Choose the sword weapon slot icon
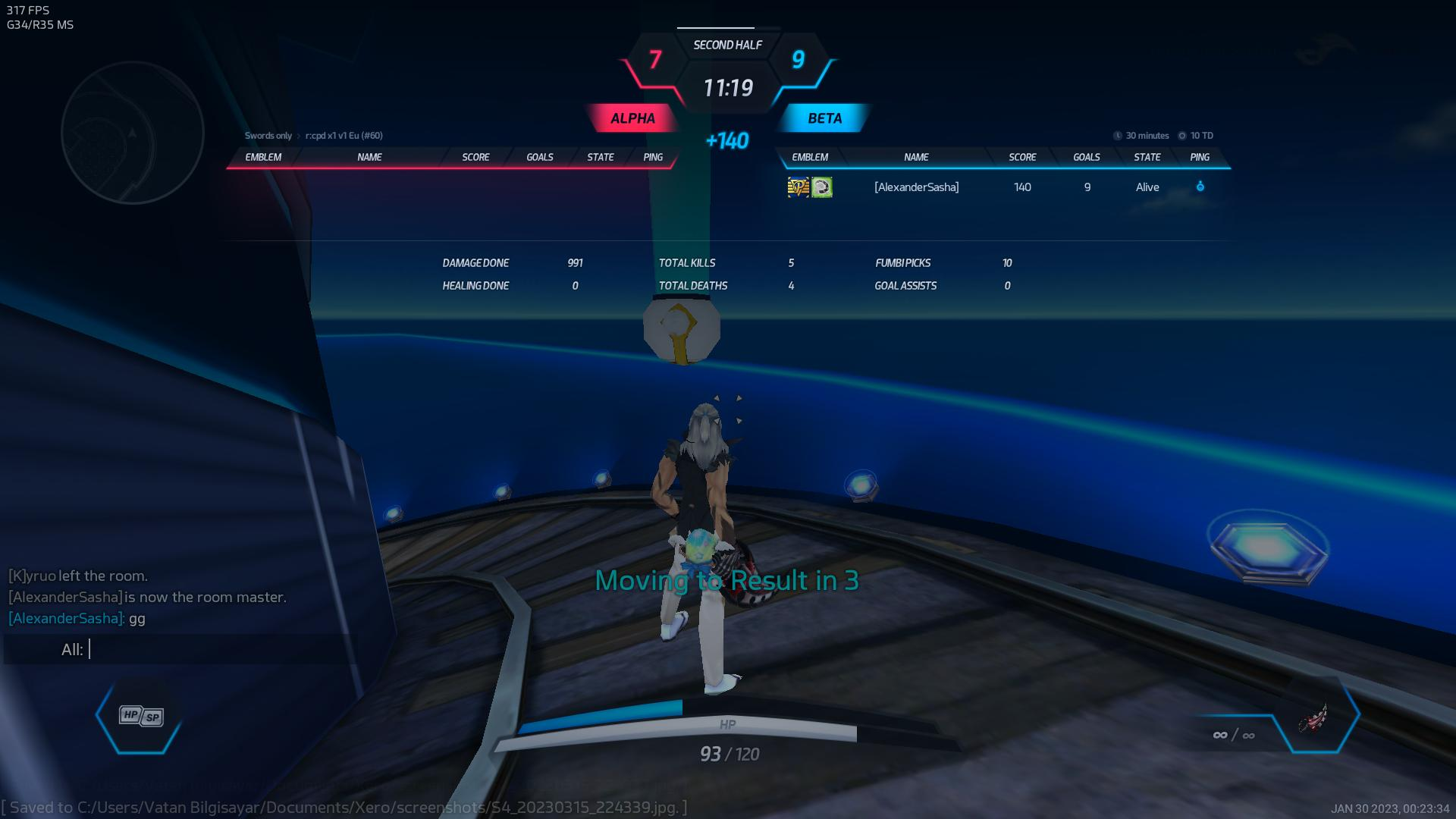The image size is (1456, 819). point(1314,717)
